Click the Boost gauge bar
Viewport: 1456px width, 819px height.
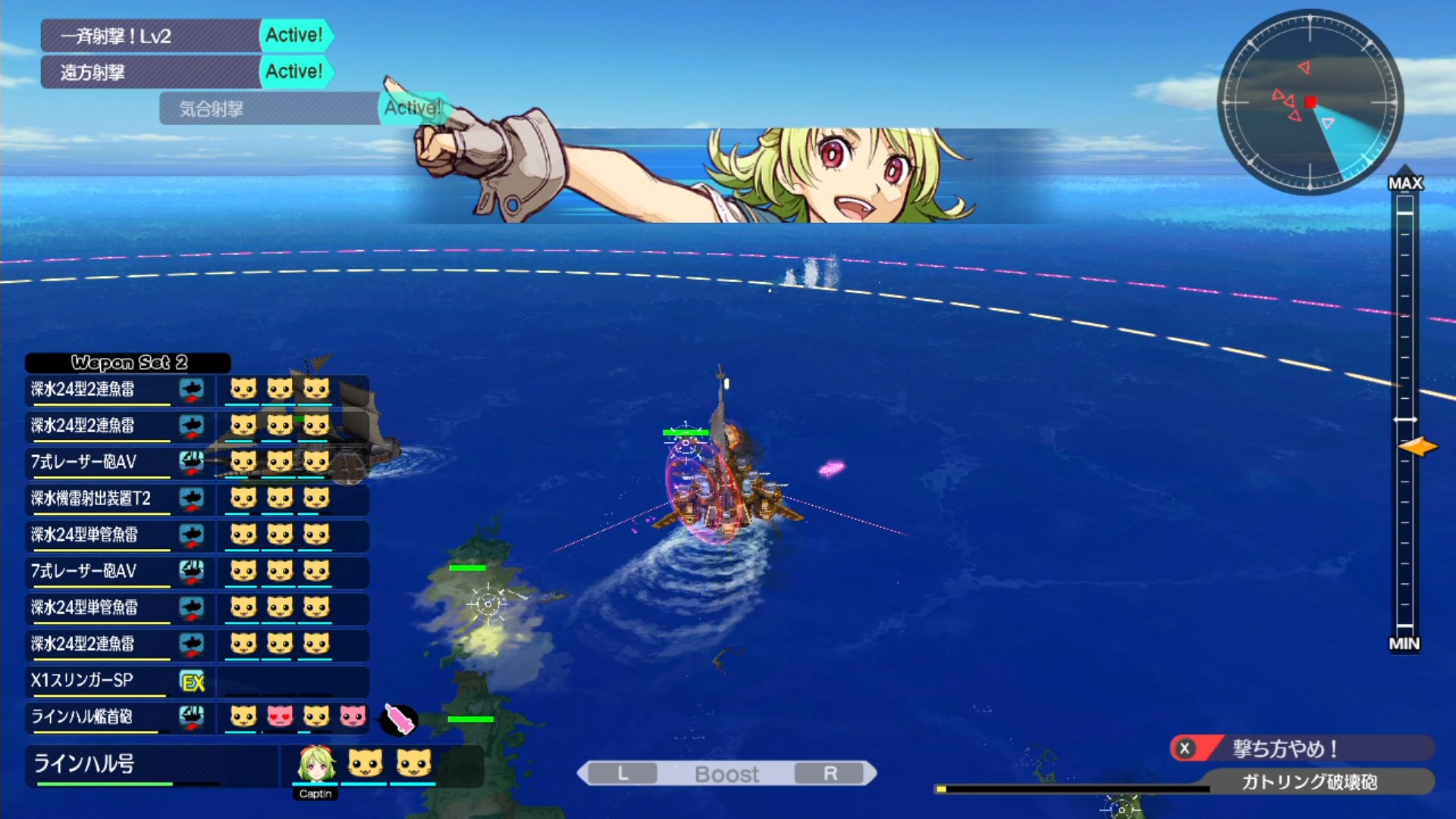(726, 773)
